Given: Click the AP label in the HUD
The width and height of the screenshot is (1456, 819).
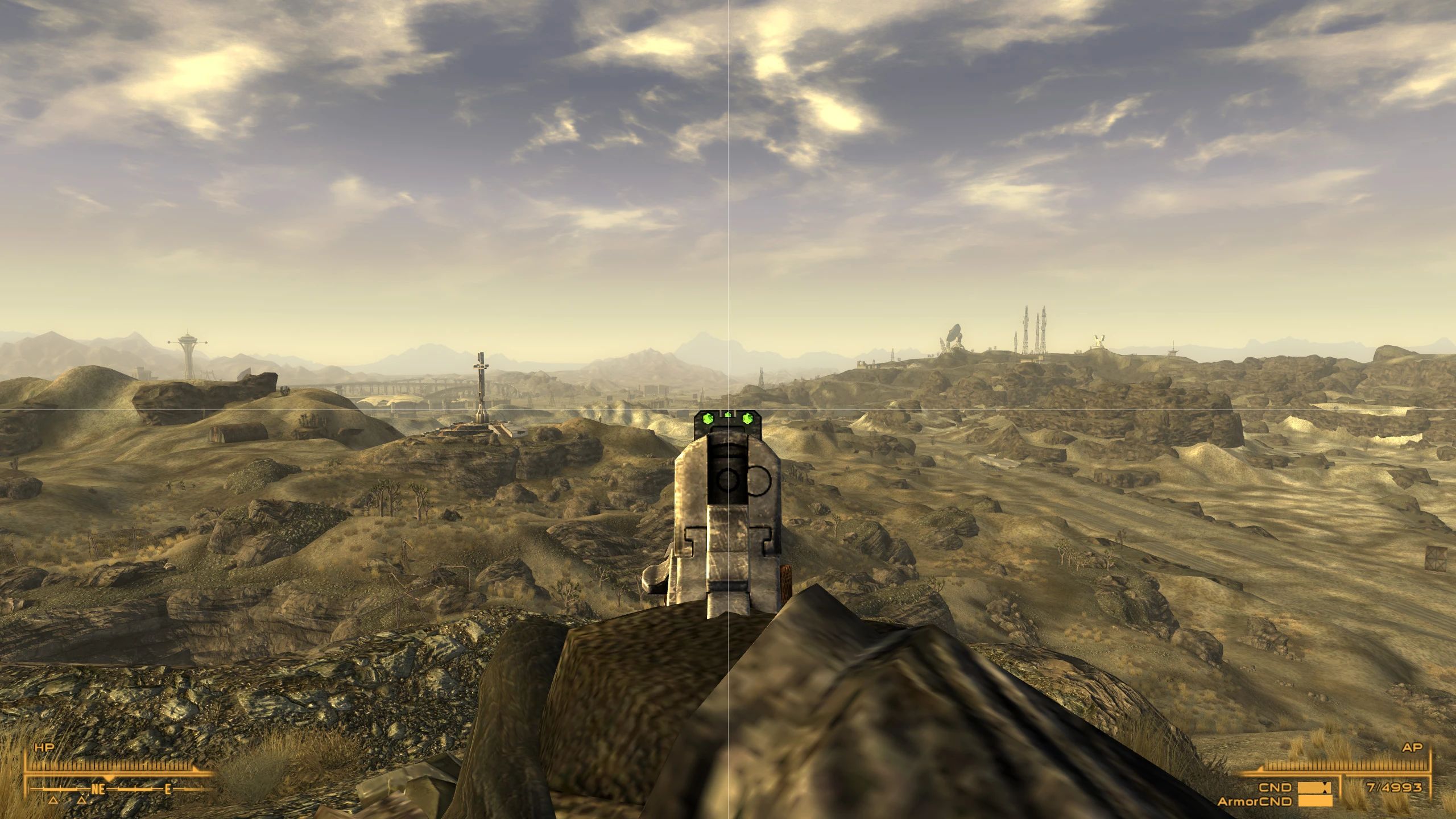Looking at the screenshot, I should point(1413,747).
